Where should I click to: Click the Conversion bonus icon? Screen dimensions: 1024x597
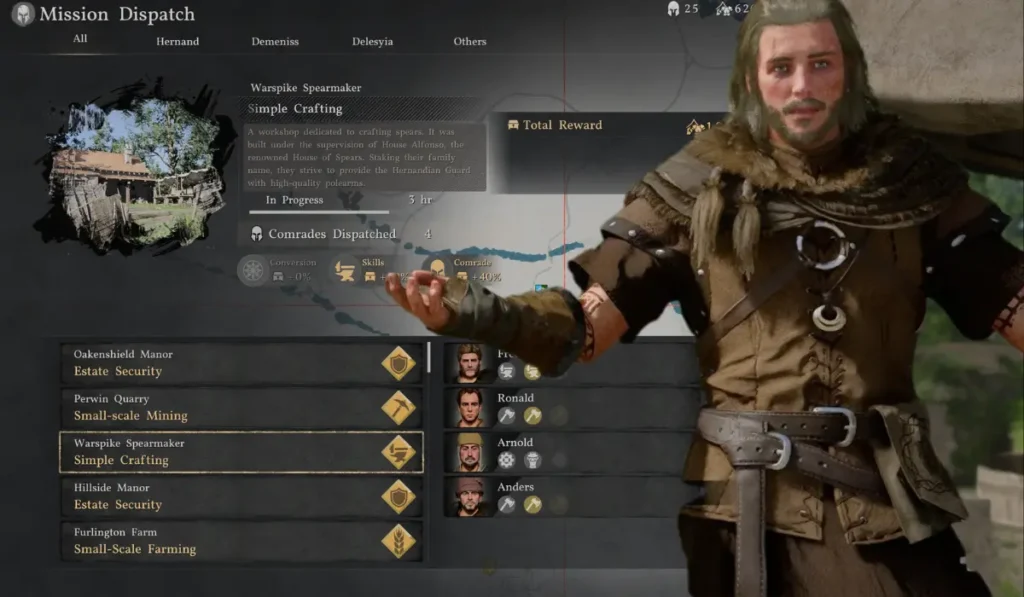[x=254, y=271]
